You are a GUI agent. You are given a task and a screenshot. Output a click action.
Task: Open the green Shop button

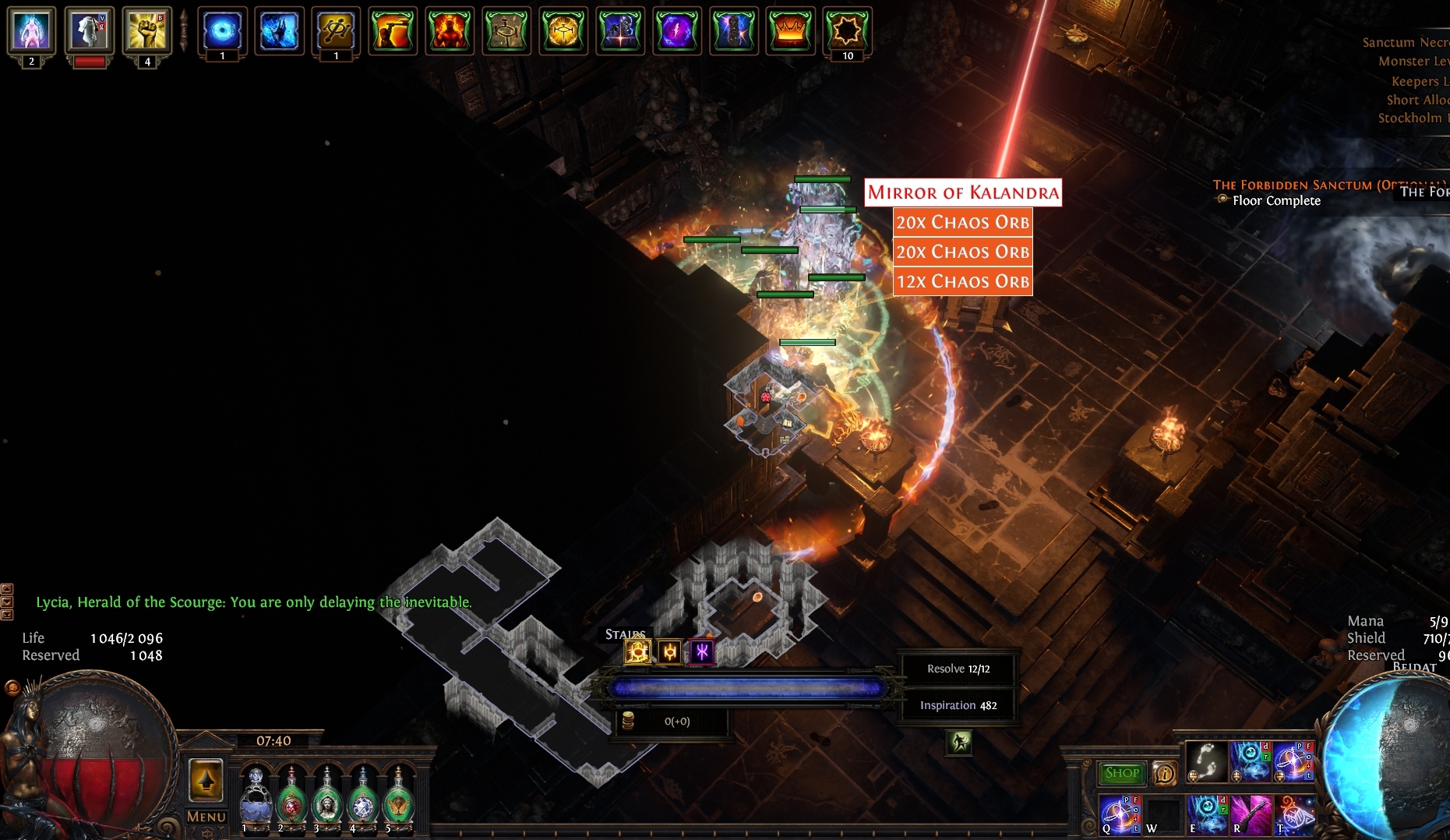point(1121,773)
